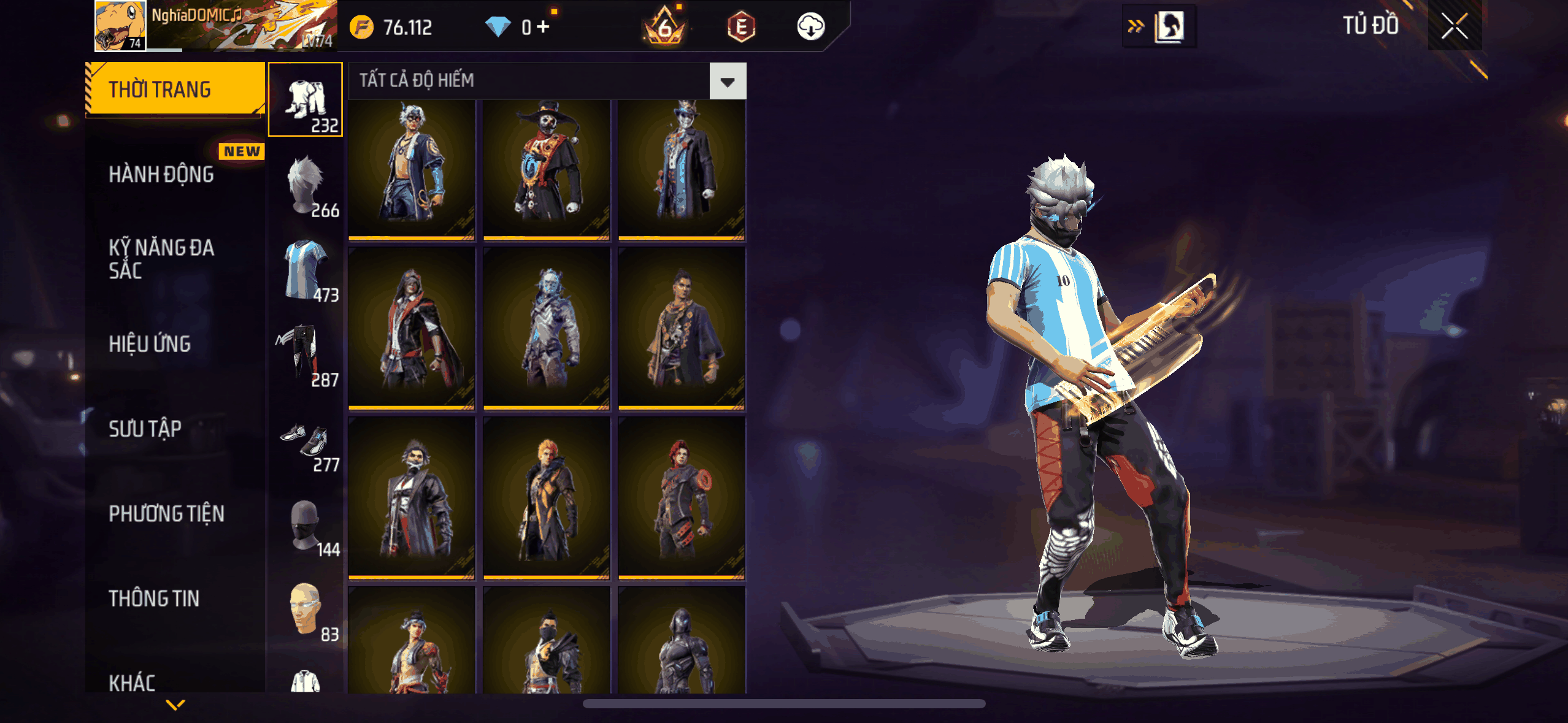
Task: Open the shirt category (473)
Action: pos(306,270)
